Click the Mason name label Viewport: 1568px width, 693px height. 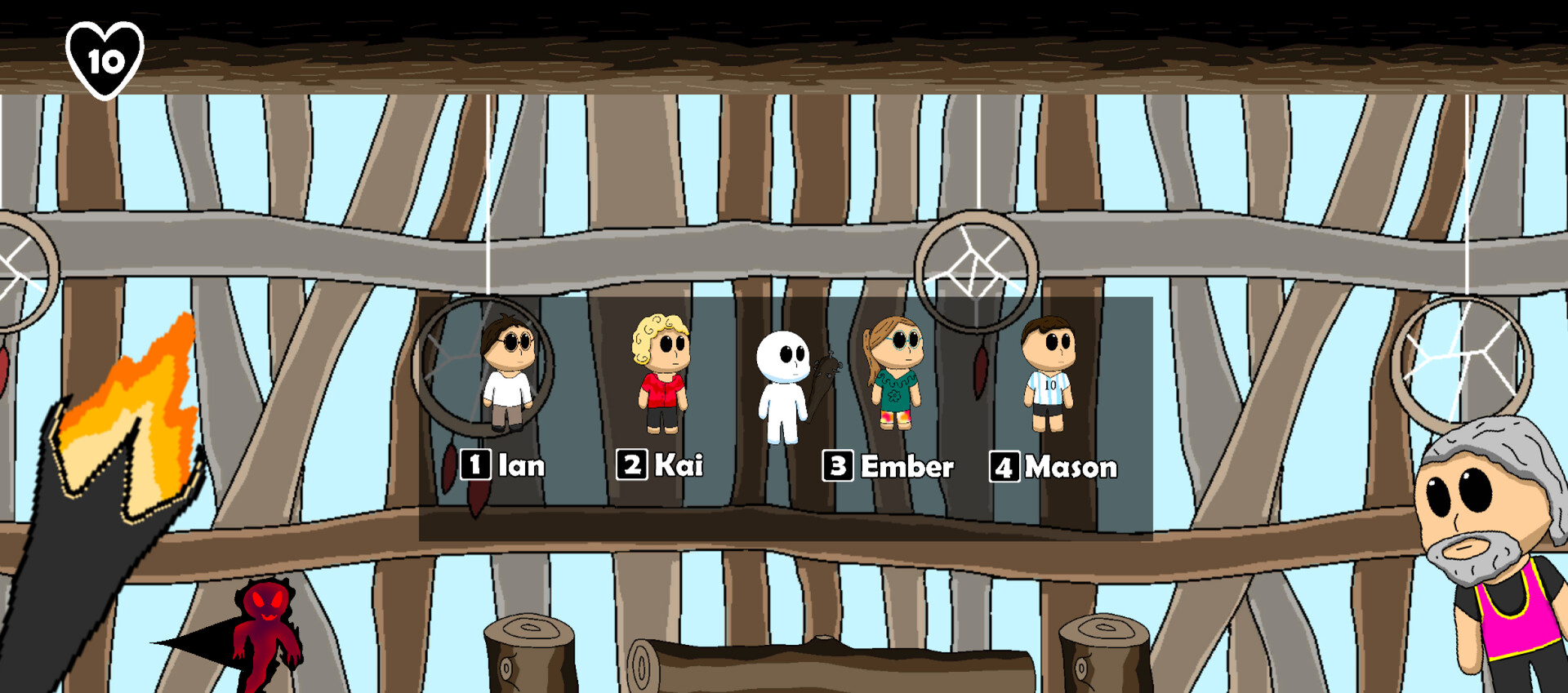point(1071,467)
